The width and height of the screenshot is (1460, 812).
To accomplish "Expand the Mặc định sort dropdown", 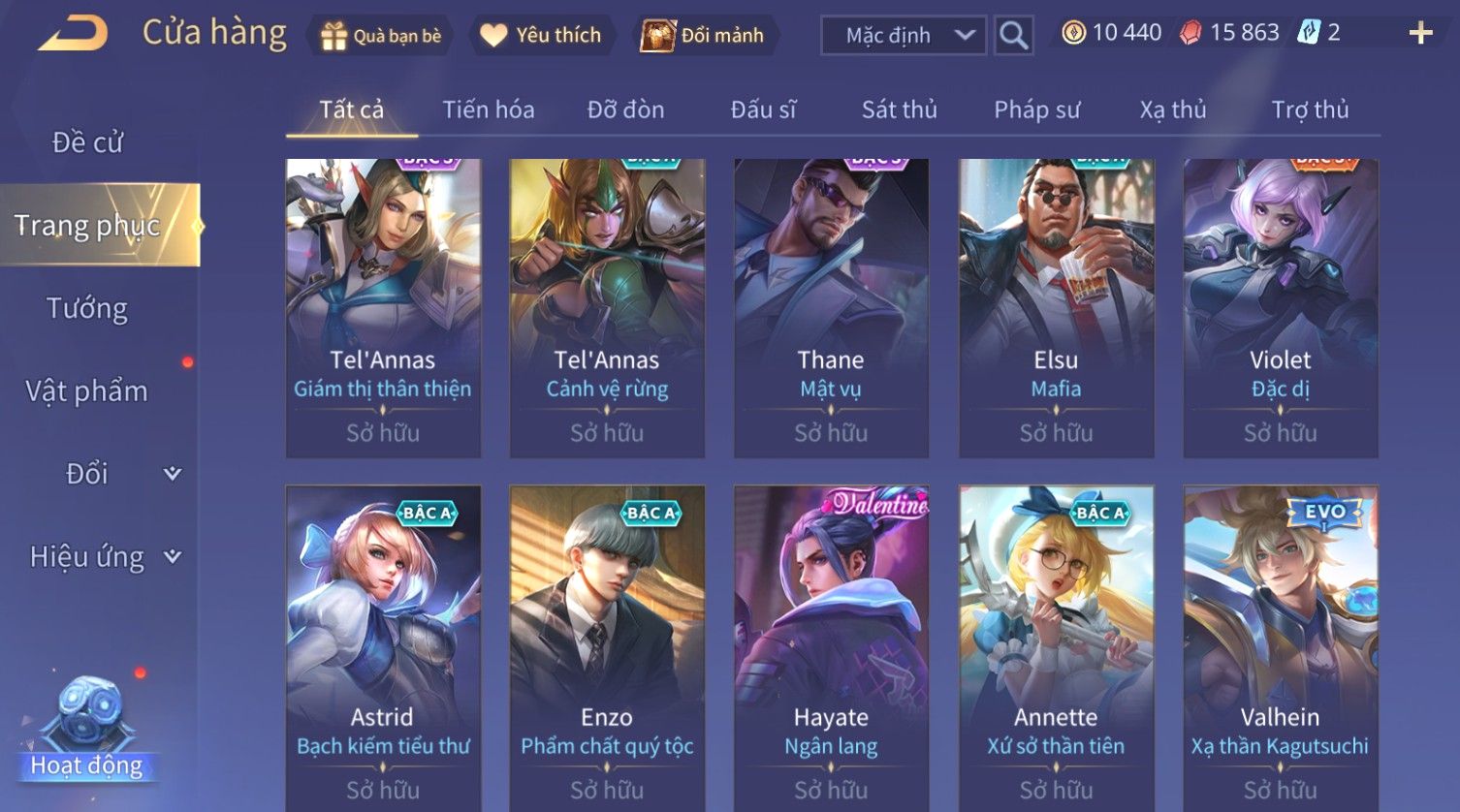I will (x=903, y=36).
